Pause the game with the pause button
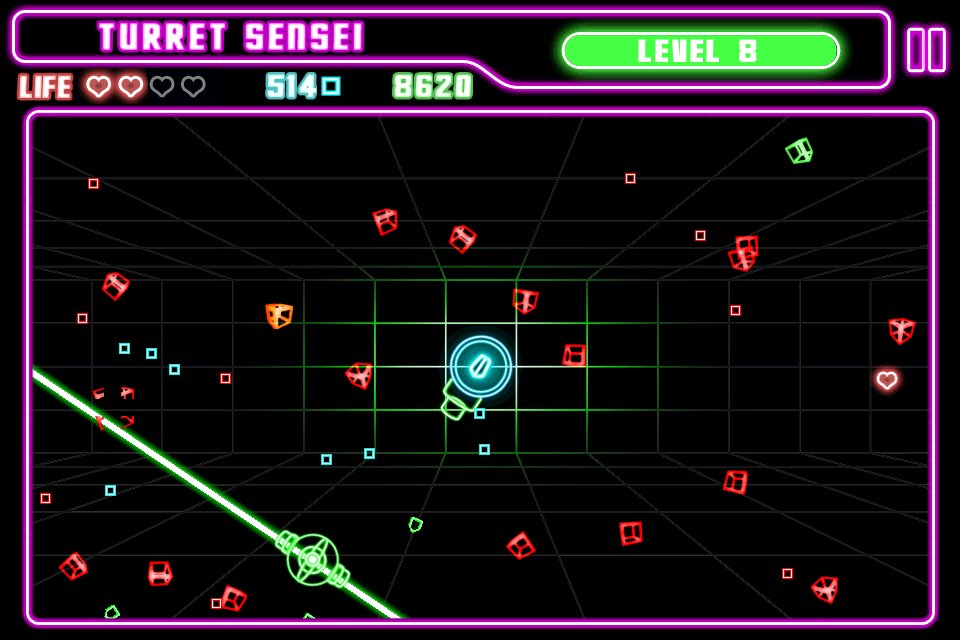 pos(926,50)
